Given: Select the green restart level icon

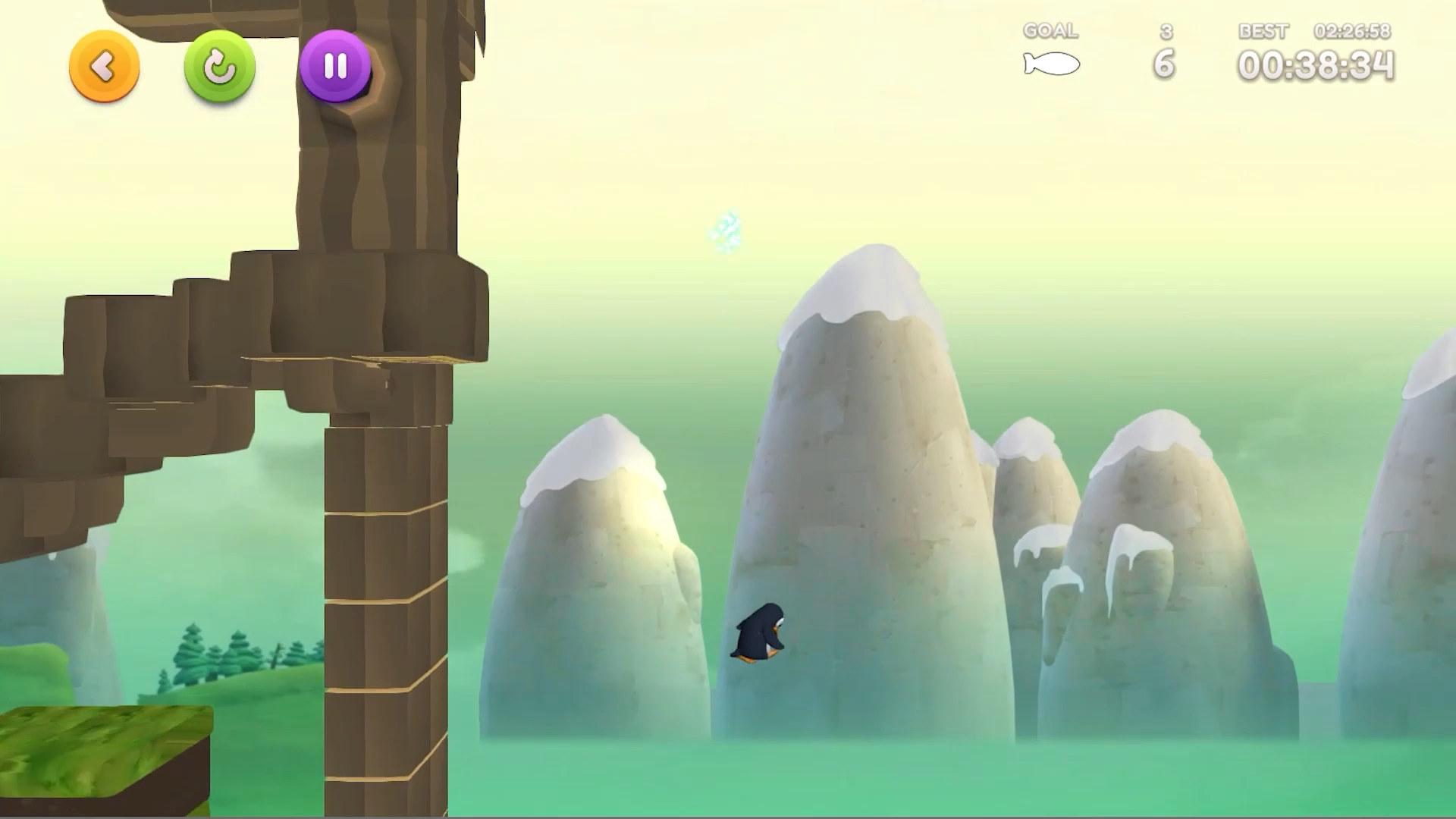Looking at the screenshot, I should click(x=218, y=67).
